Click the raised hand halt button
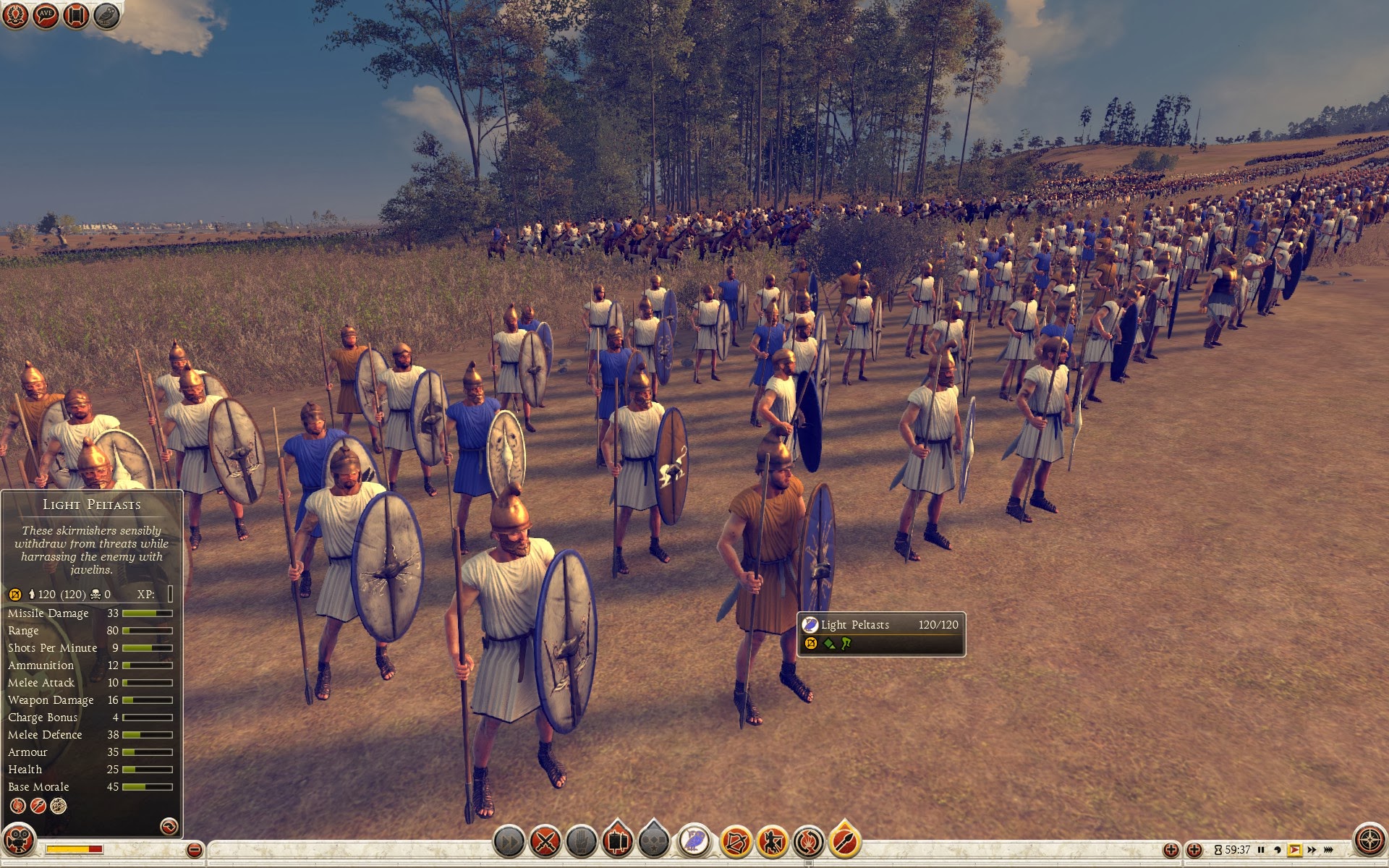 [x=581, y=841]
